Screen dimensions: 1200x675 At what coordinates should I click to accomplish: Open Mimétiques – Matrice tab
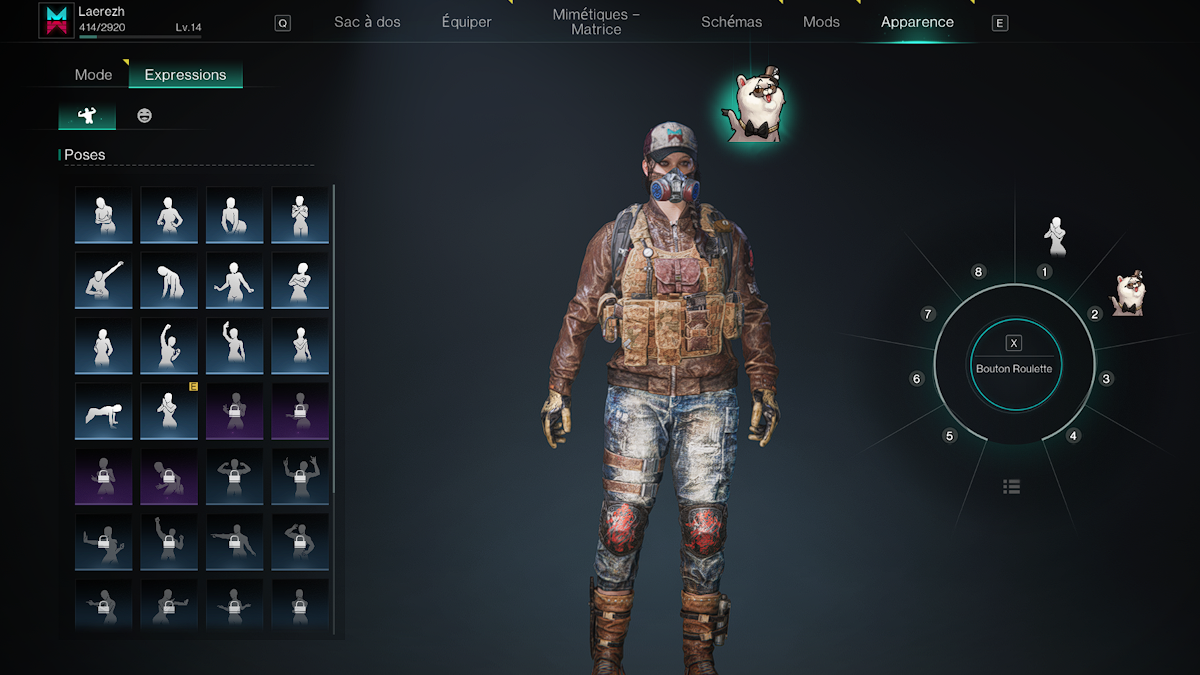pyautogui.click(x=596, y=22)
